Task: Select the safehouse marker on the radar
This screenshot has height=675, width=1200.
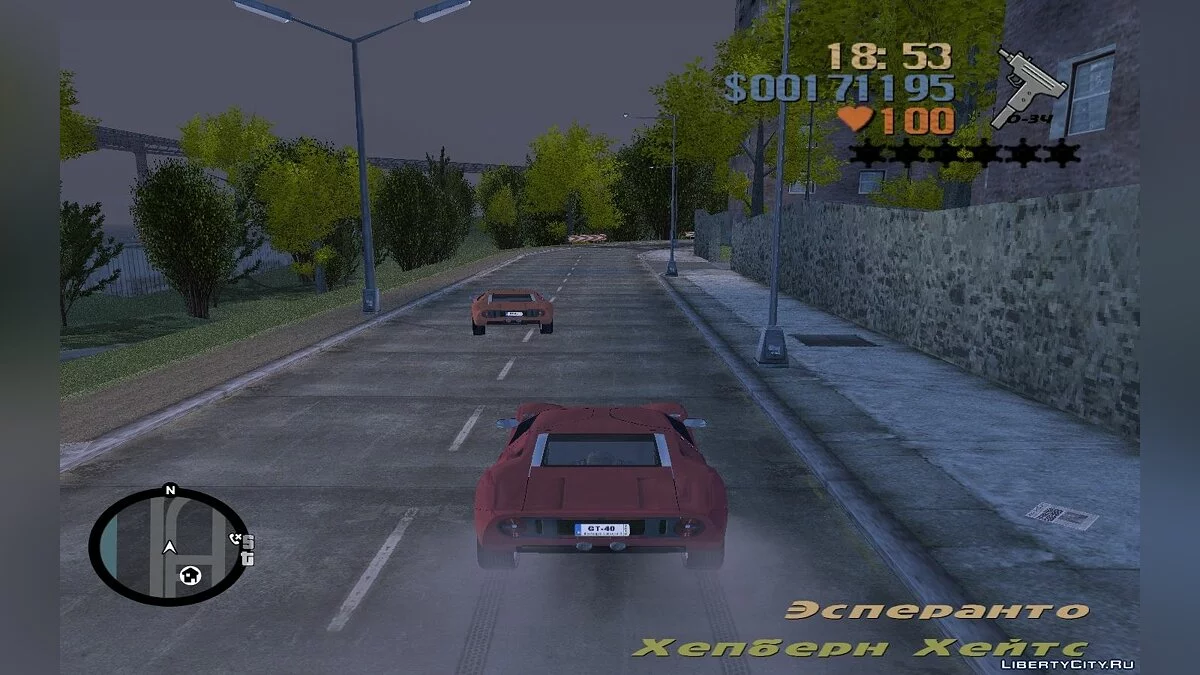Action: point(190,574)
